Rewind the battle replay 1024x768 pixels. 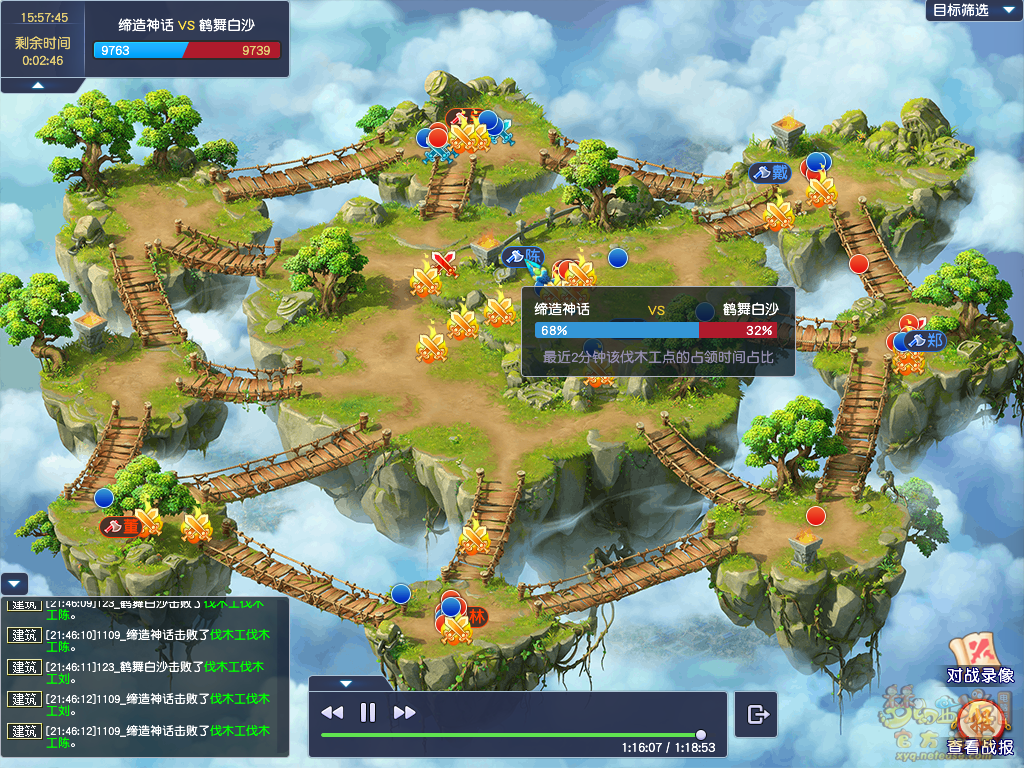click(332, 712)
